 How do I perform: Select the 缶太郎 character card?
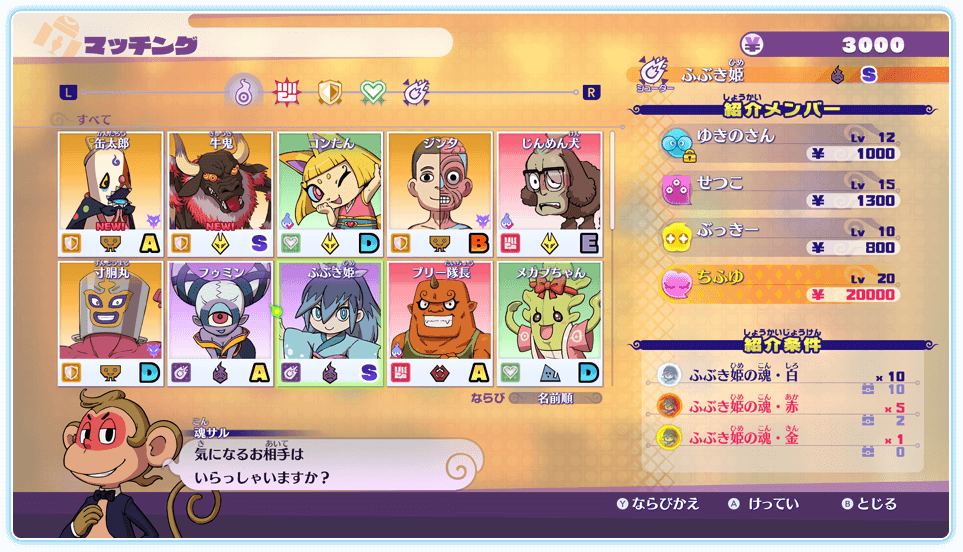click(x=112, y=193)
